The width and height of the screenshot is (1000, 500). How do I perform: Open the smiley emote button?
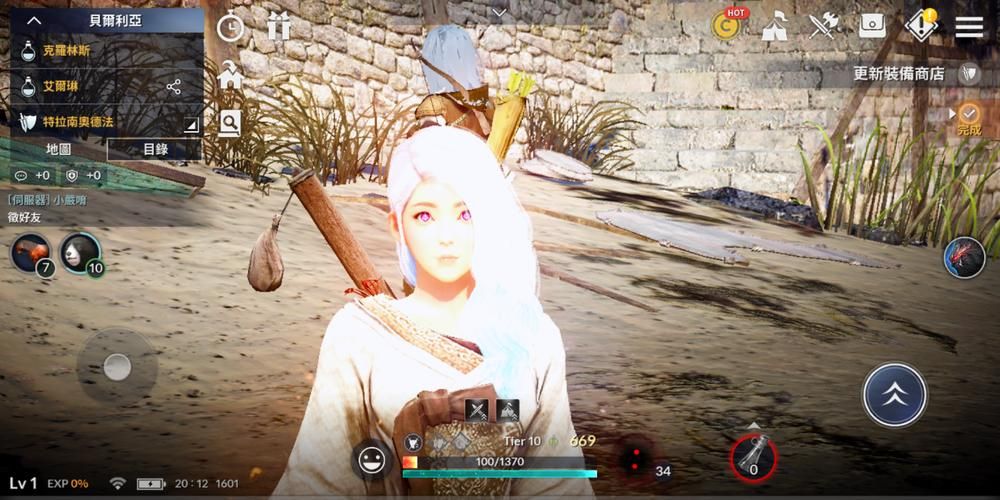(x=372, y=459)
